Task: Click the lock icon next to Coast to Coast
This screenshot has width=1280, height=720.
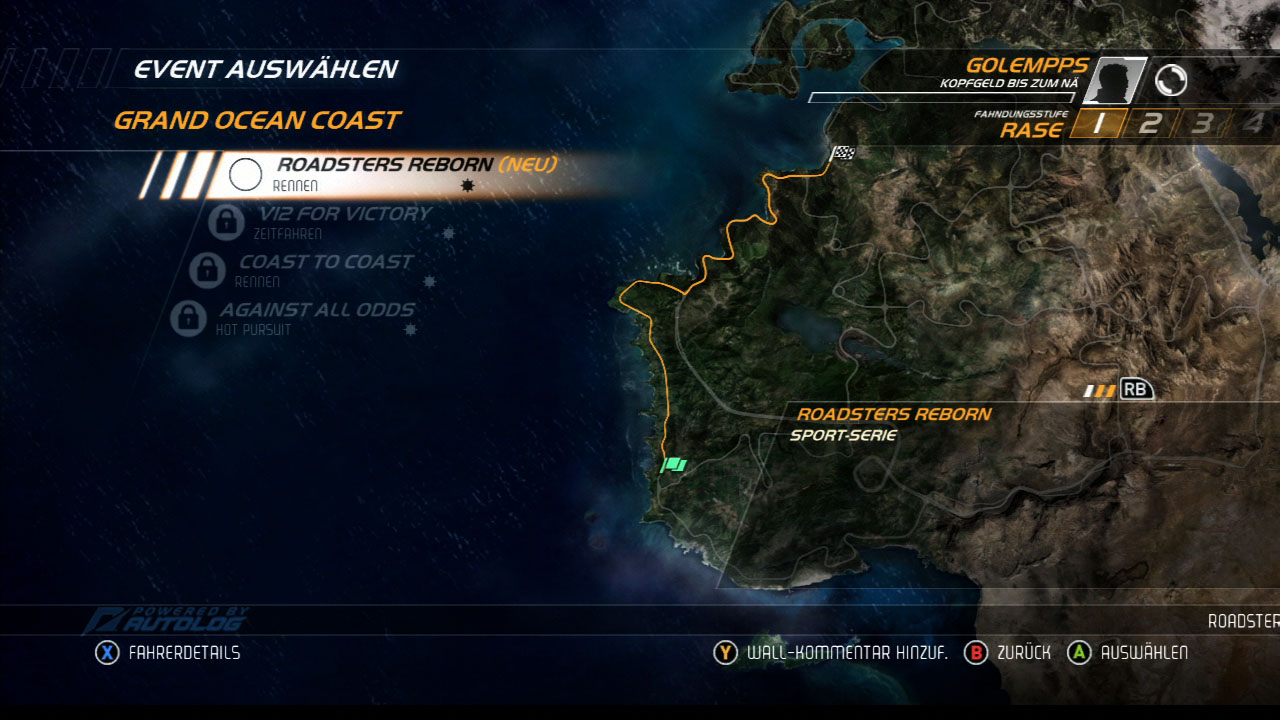Action: 205,271
